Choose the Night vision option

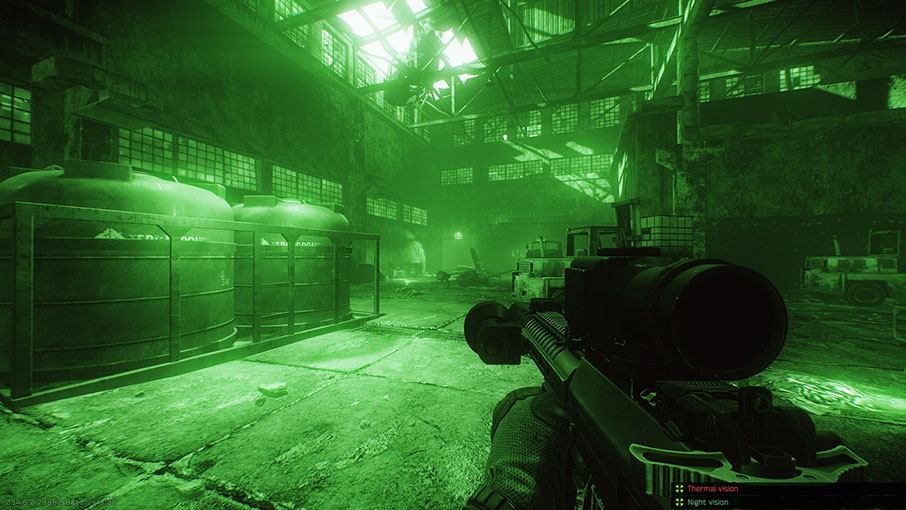point(707,501)
